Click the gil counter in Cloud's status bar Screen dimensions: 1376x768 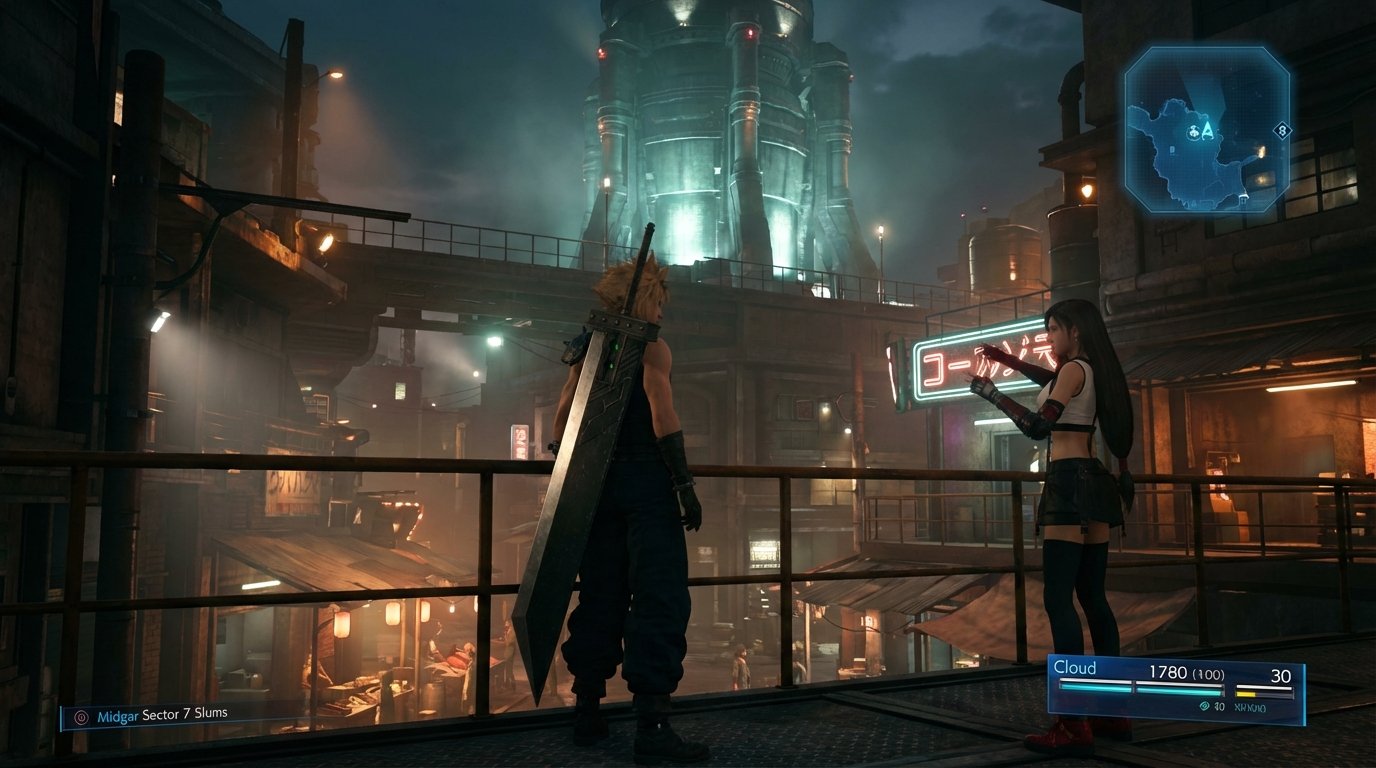click(1219, 706)
